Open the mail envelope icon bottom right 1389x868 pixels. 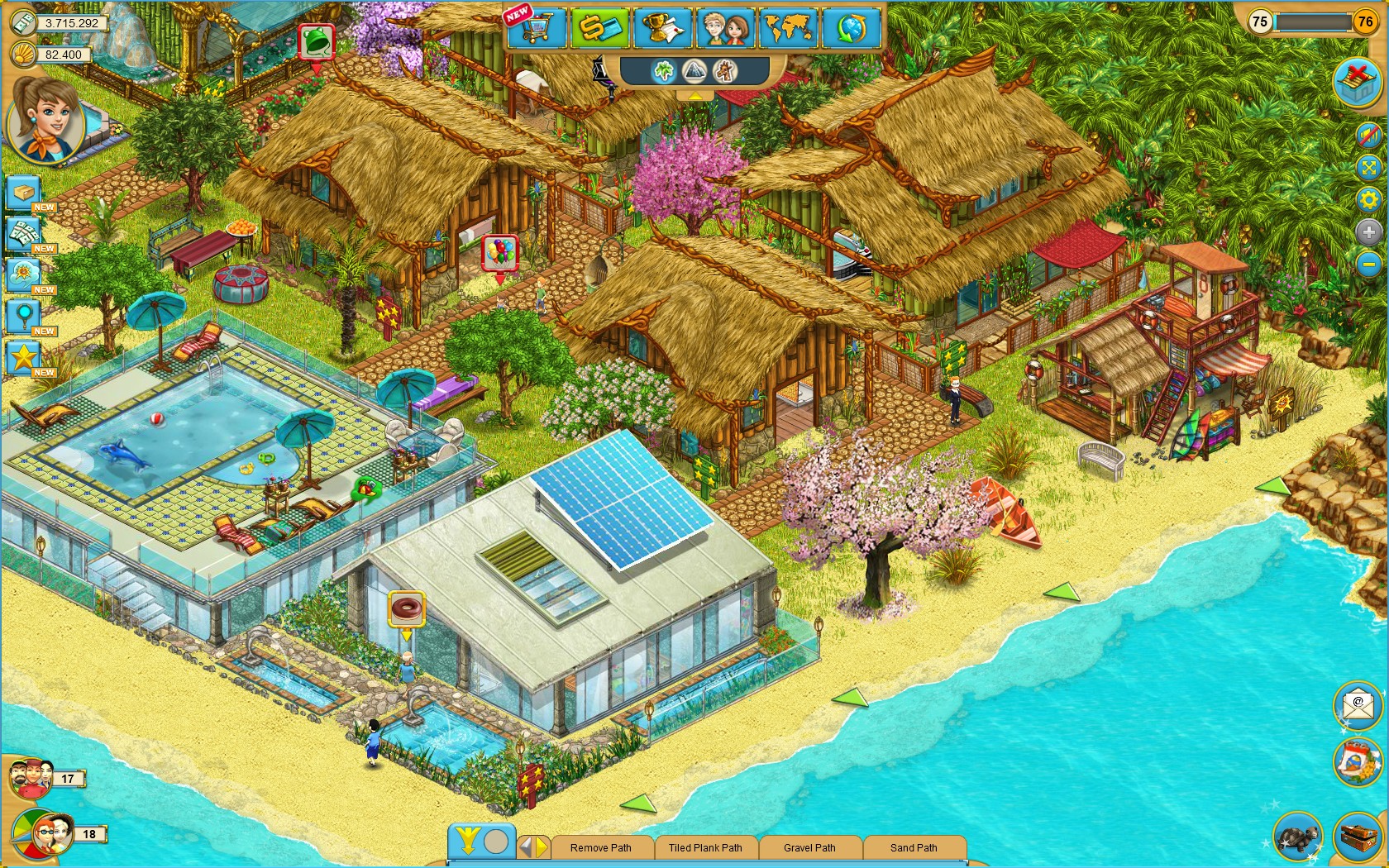pyautogui.click(x=1358, y=706)
